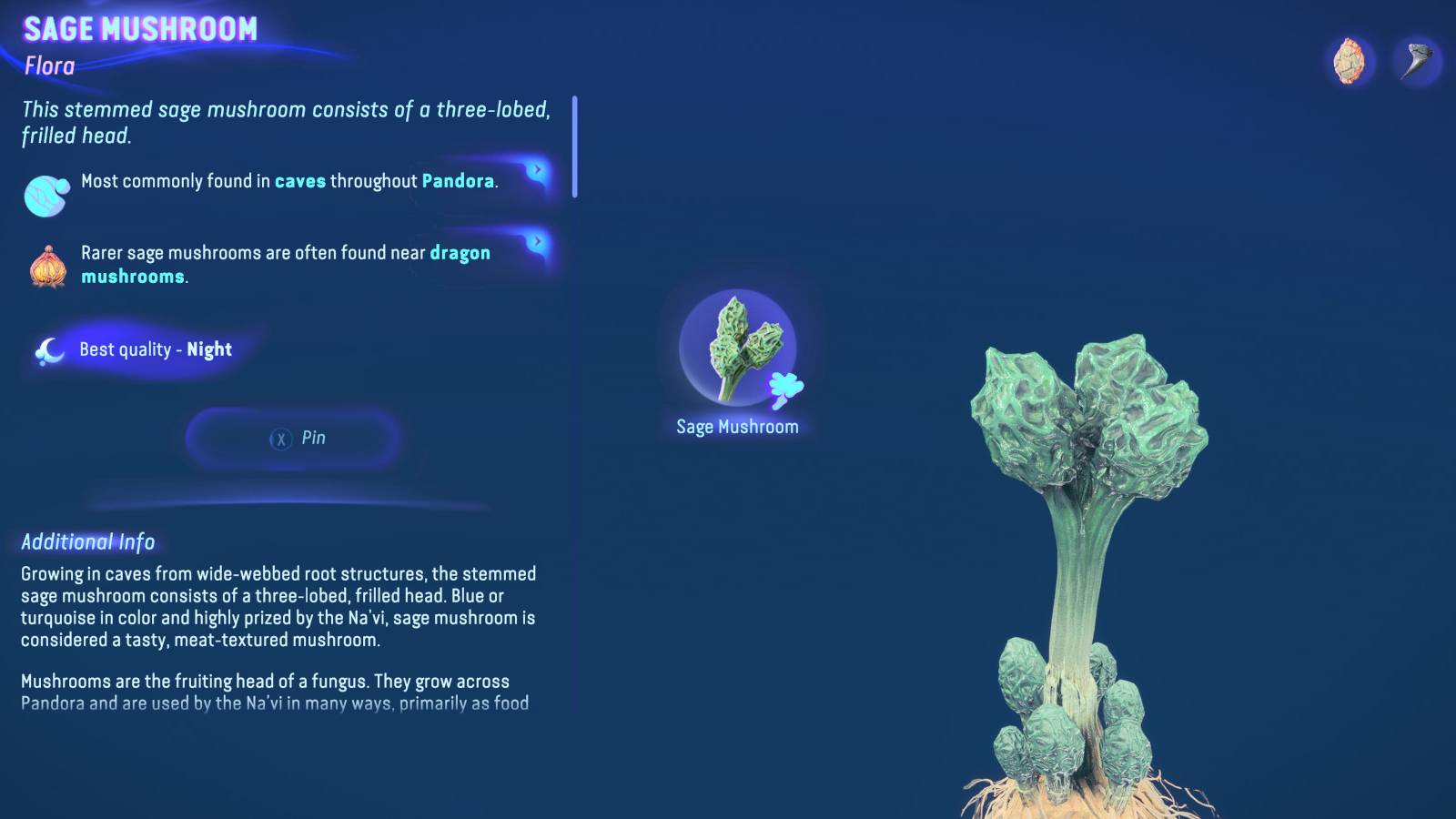Screen dimensions: 1456x819
Task: Open the caves hyperlink
Action: click(300, 181)
